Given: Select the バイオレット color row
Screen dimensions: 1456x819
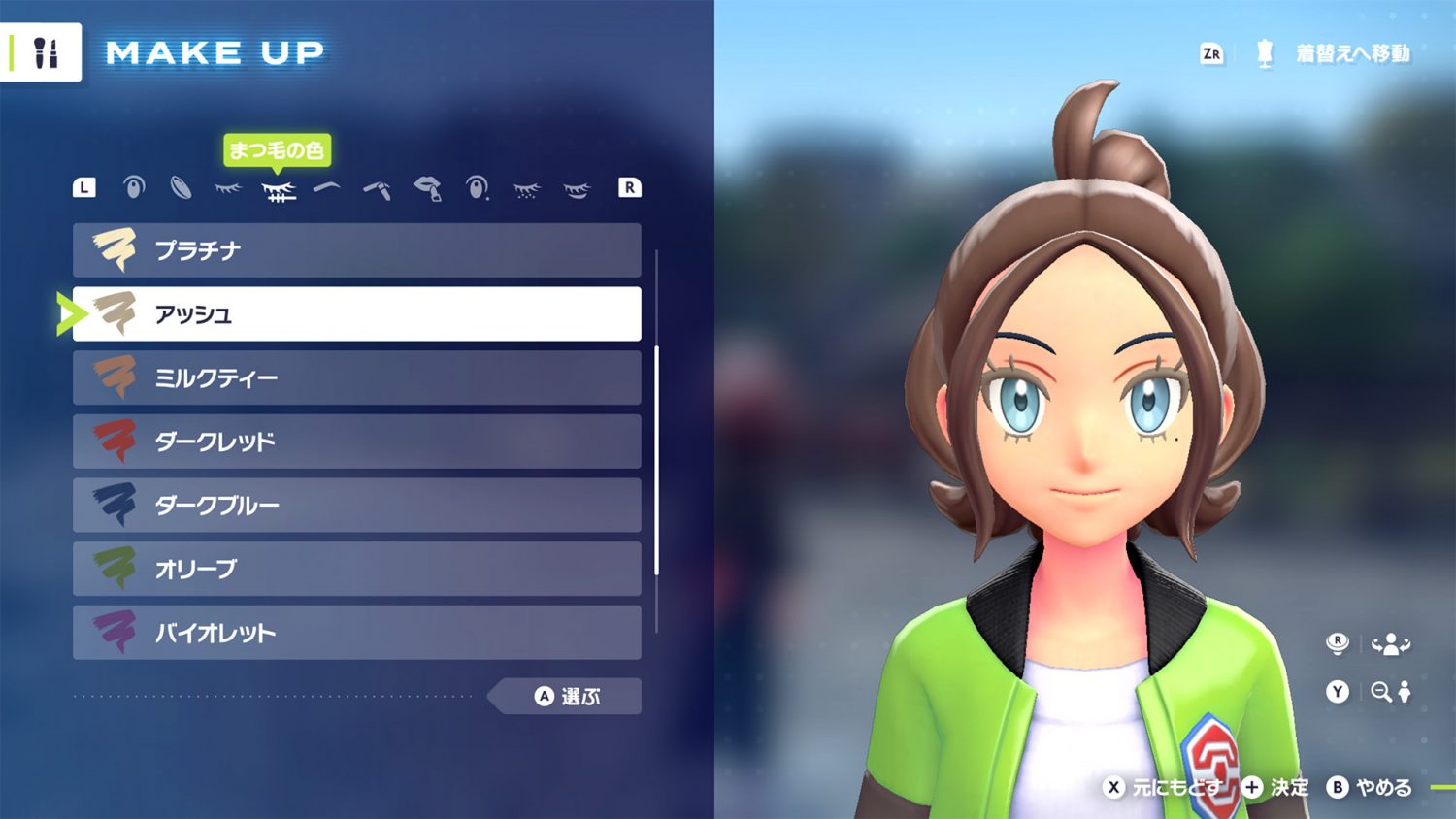Looking at the screenshot, I should (x=356, y=633).
